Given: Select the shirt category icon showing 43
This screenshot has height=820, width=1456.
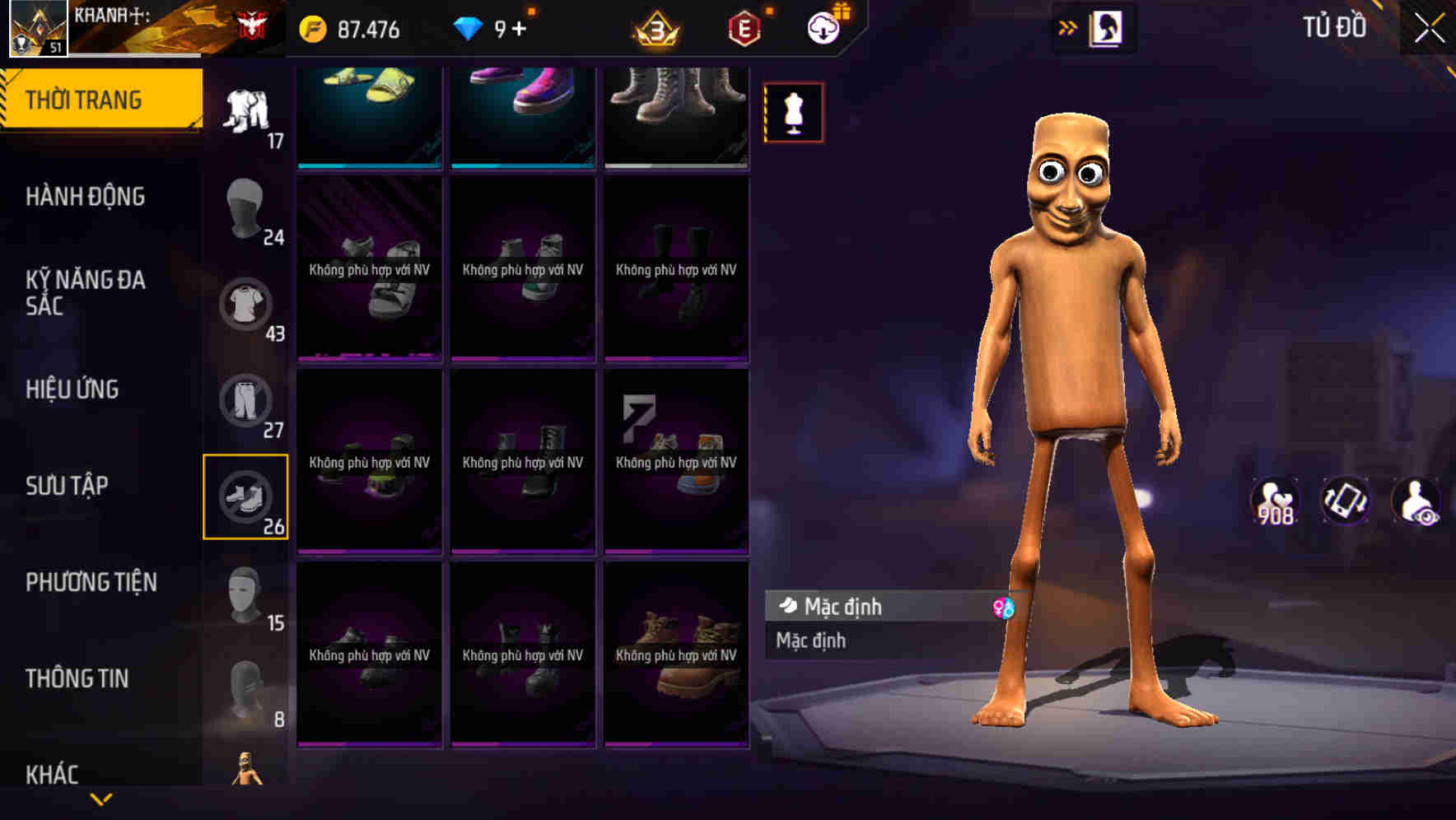Looking at the screenshot, I should click(246, 304).
